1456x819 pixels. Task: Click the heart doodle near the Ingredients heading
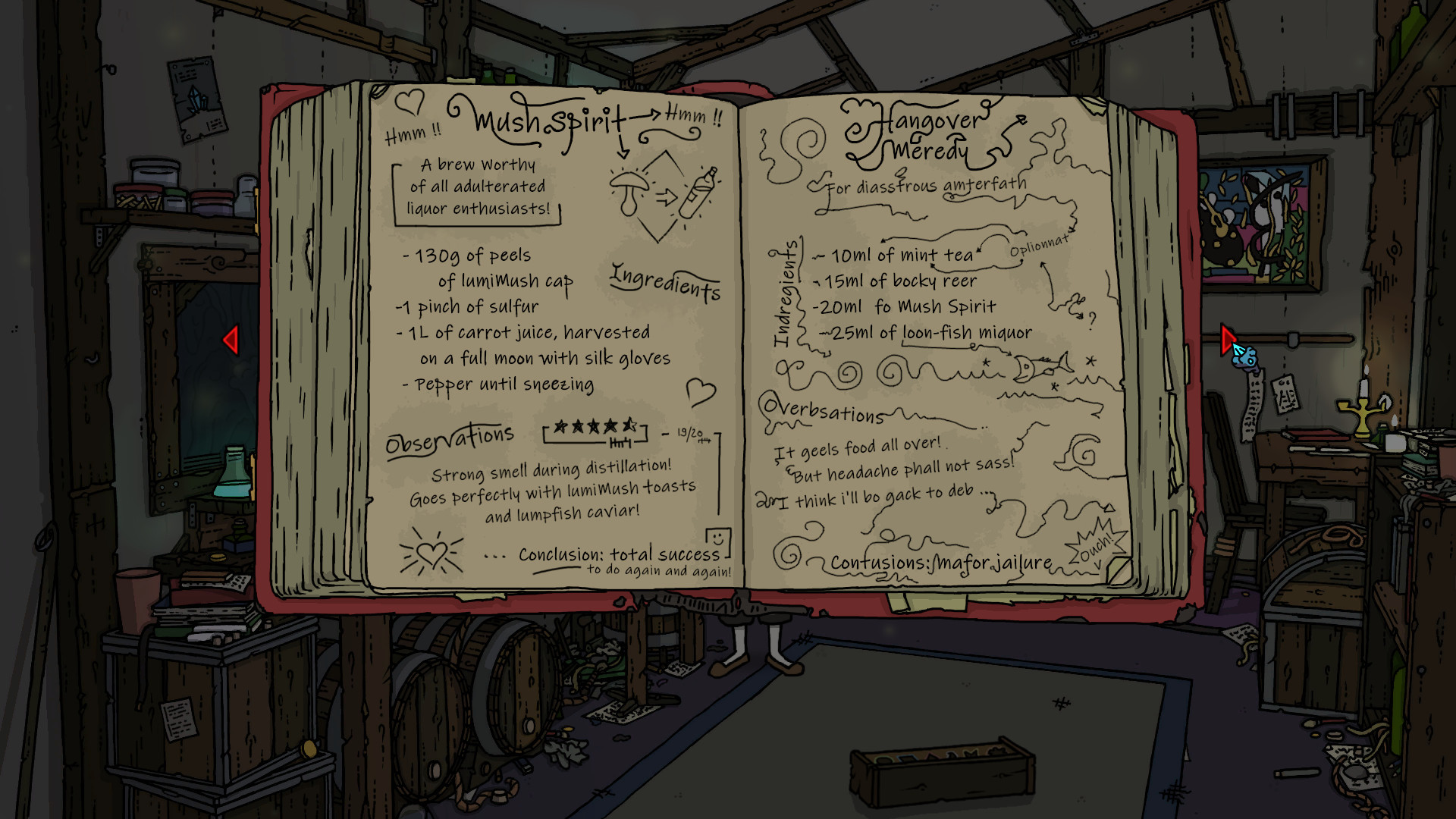pos(701,393)
